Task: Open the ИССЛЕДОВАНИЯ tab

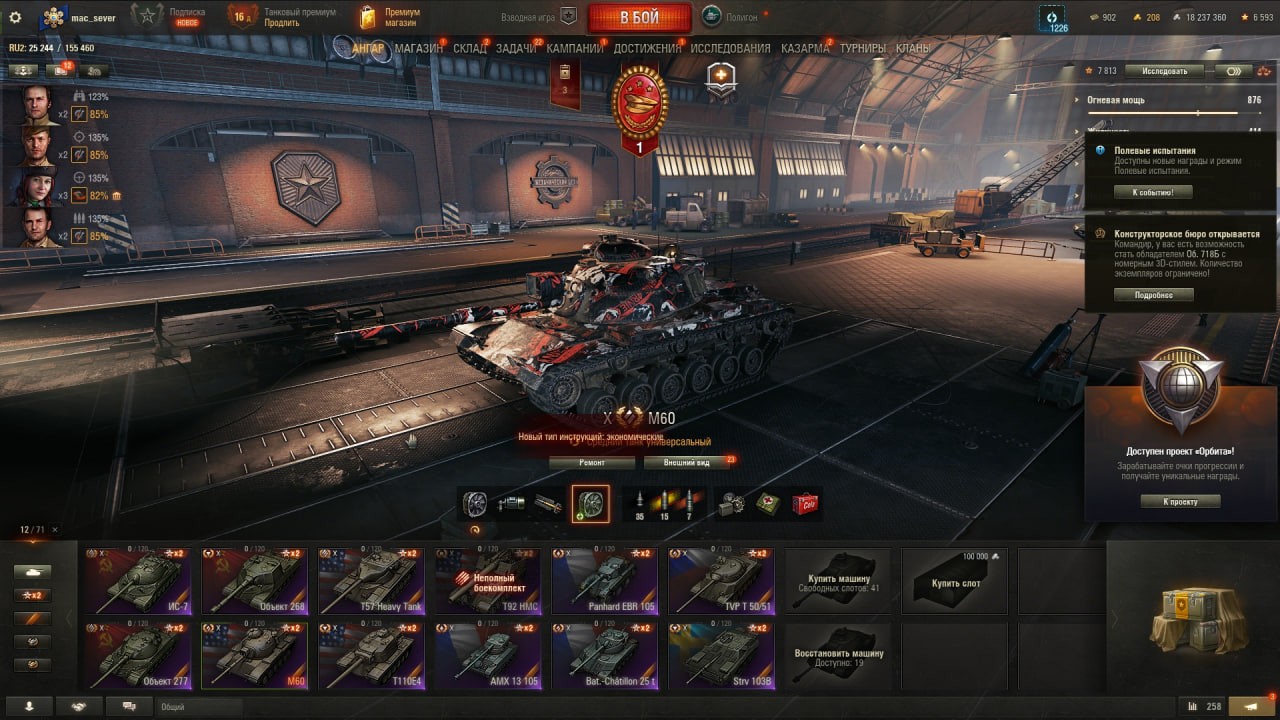Action: tap(730, 48)
